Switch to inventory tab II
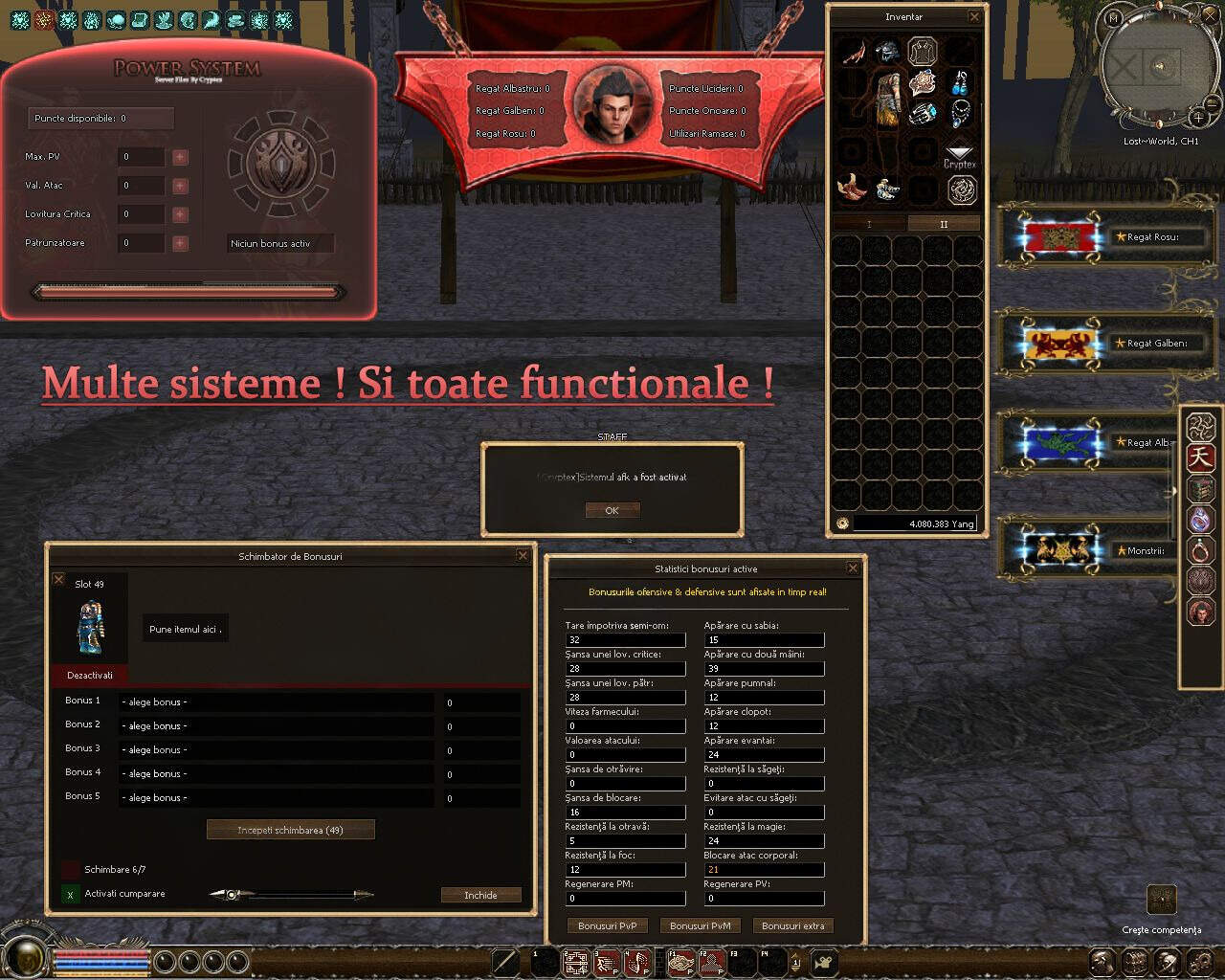This screenshot has height=980, width=1225. (944, 223)
